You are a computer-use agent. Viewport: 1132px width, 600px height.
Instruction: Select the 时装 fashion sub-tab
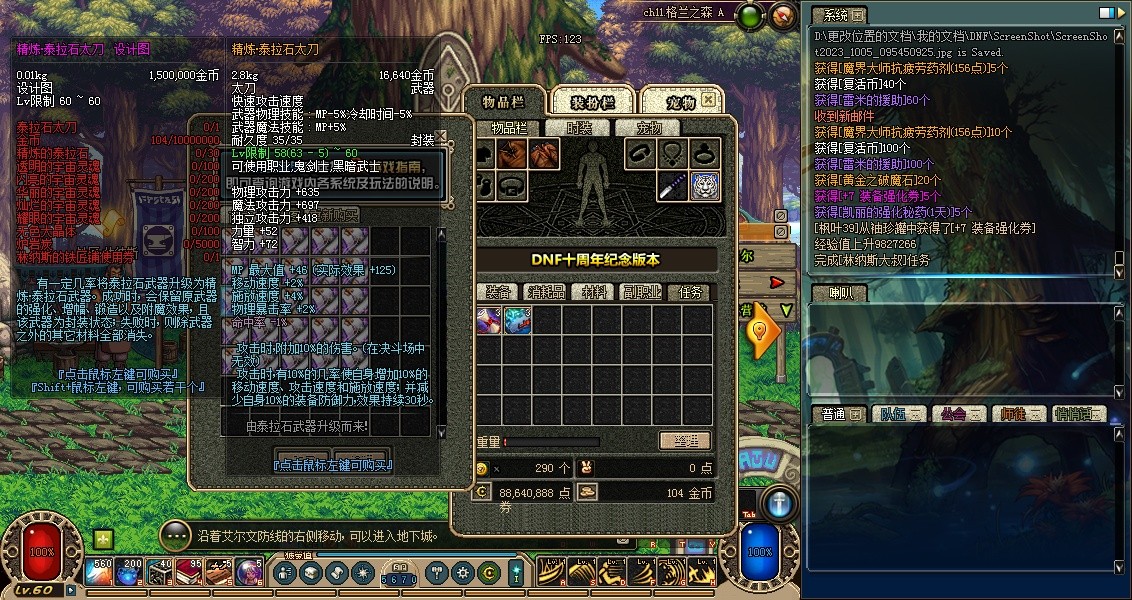[x=579, y=128]
